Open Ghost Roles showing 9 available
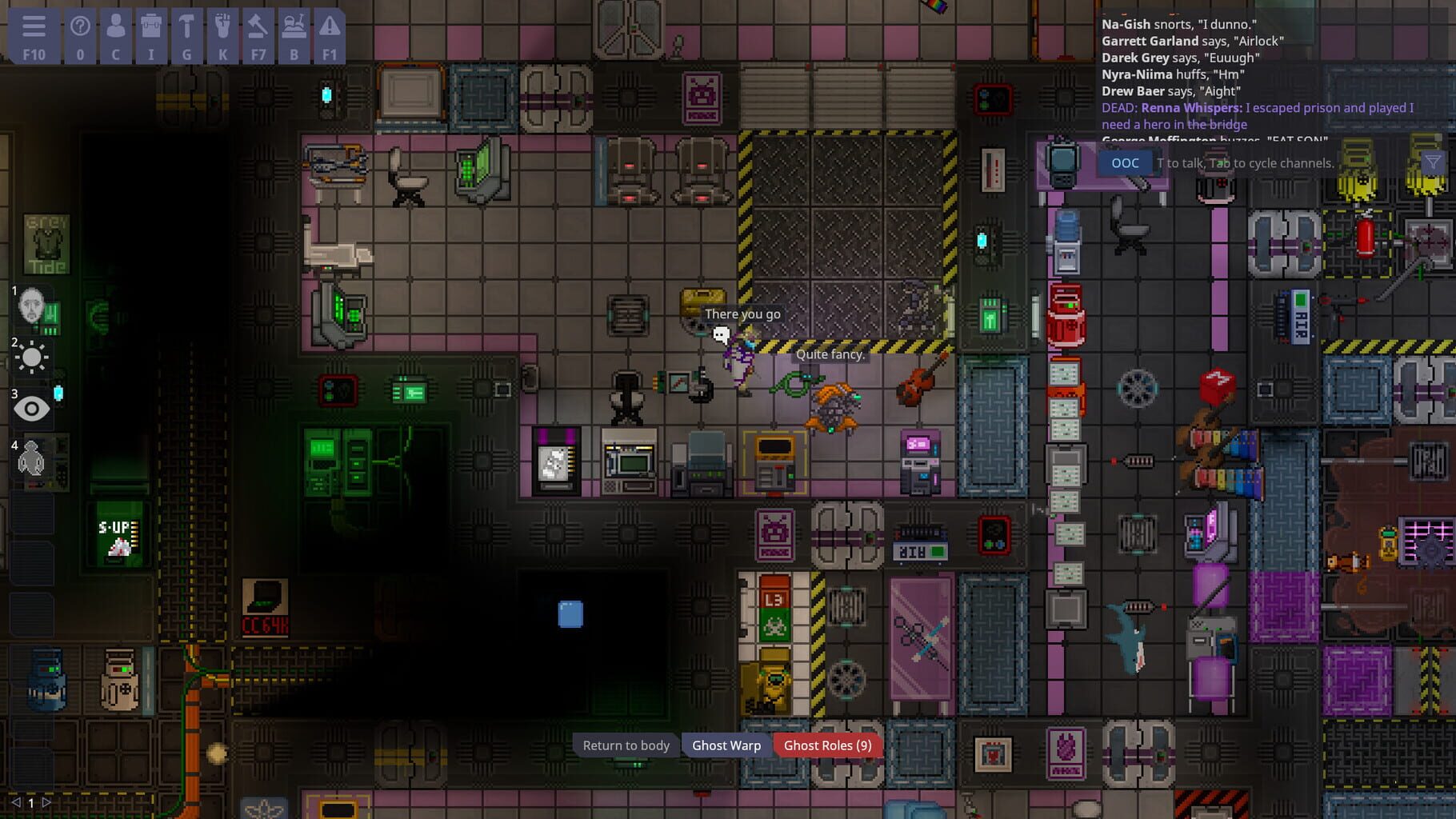1456x819 pixels. pyautogui.click(x=828, y=745)
